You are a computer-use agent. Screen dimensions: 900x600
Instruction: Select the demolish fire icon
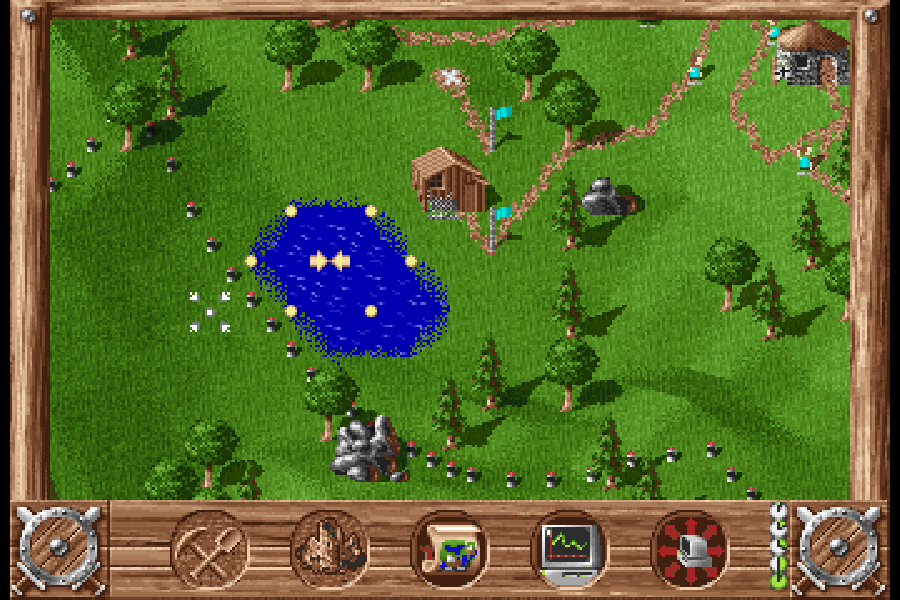329,549
